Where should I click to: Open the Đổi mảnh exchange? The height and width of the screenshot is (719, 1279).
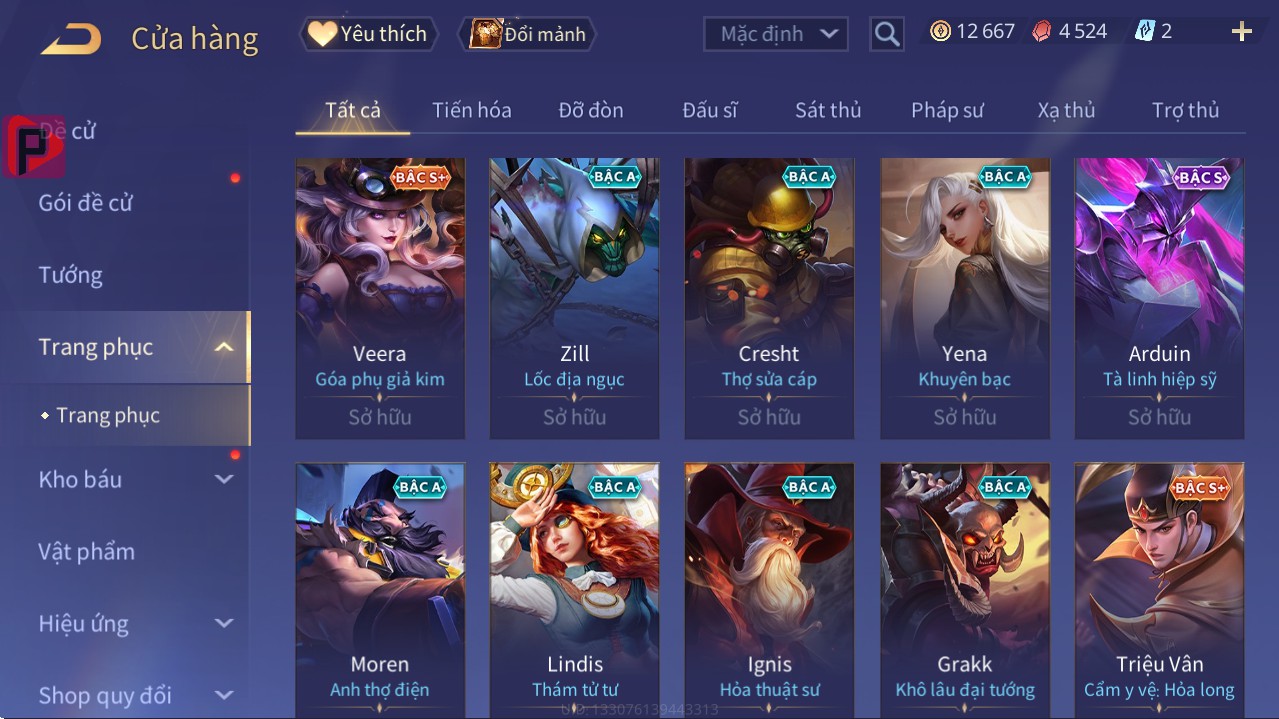point(527,34)
